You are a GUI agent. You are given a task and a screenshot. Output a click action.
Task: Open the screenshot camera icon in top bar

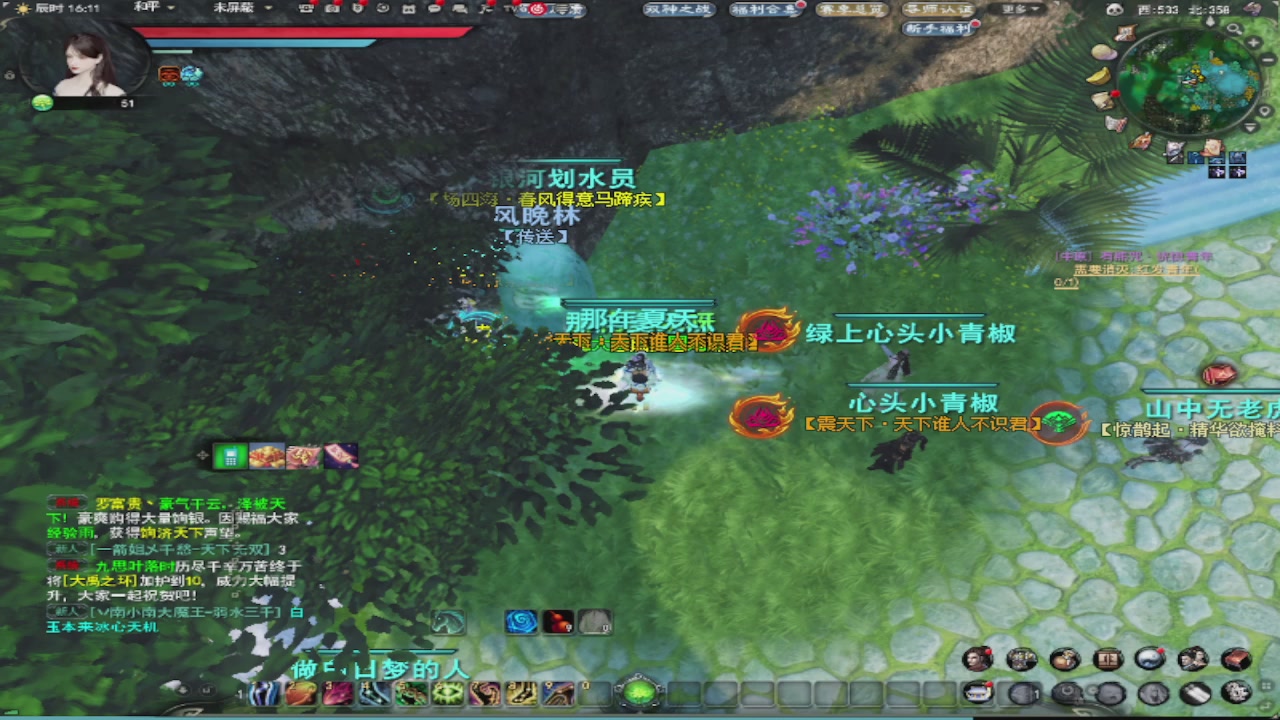pos(332,10)
